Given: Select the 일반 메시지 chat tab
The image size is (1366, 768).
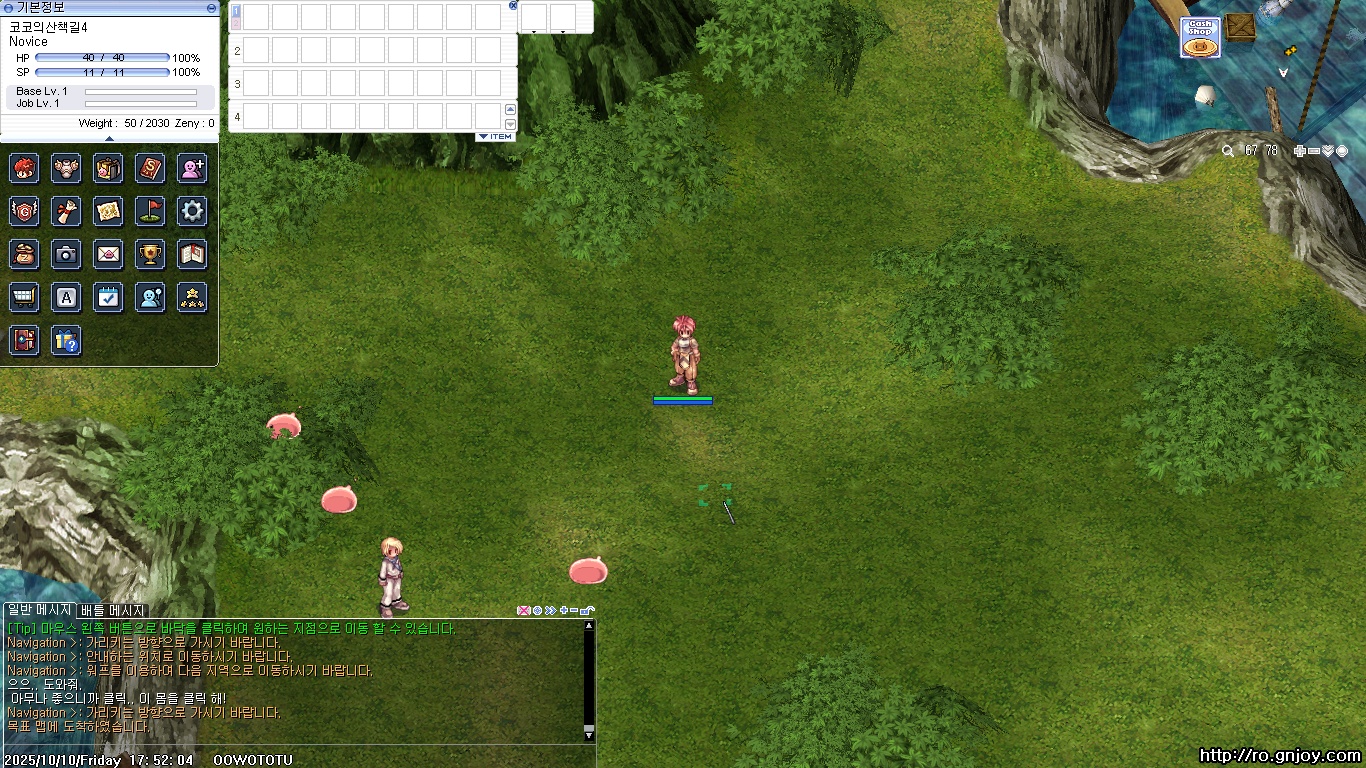Looking at the screenshot, I should click(x=39, y=610).
